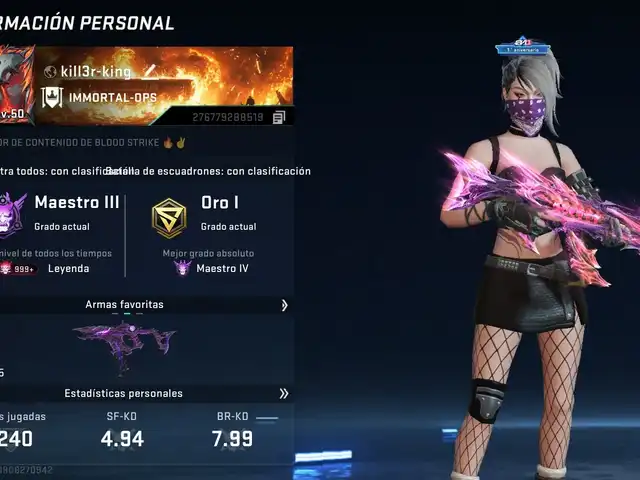Open the IMMORTAL-OPS clan emblem
The width and height of the screenshot is (640, 480).
click(51, 97)
